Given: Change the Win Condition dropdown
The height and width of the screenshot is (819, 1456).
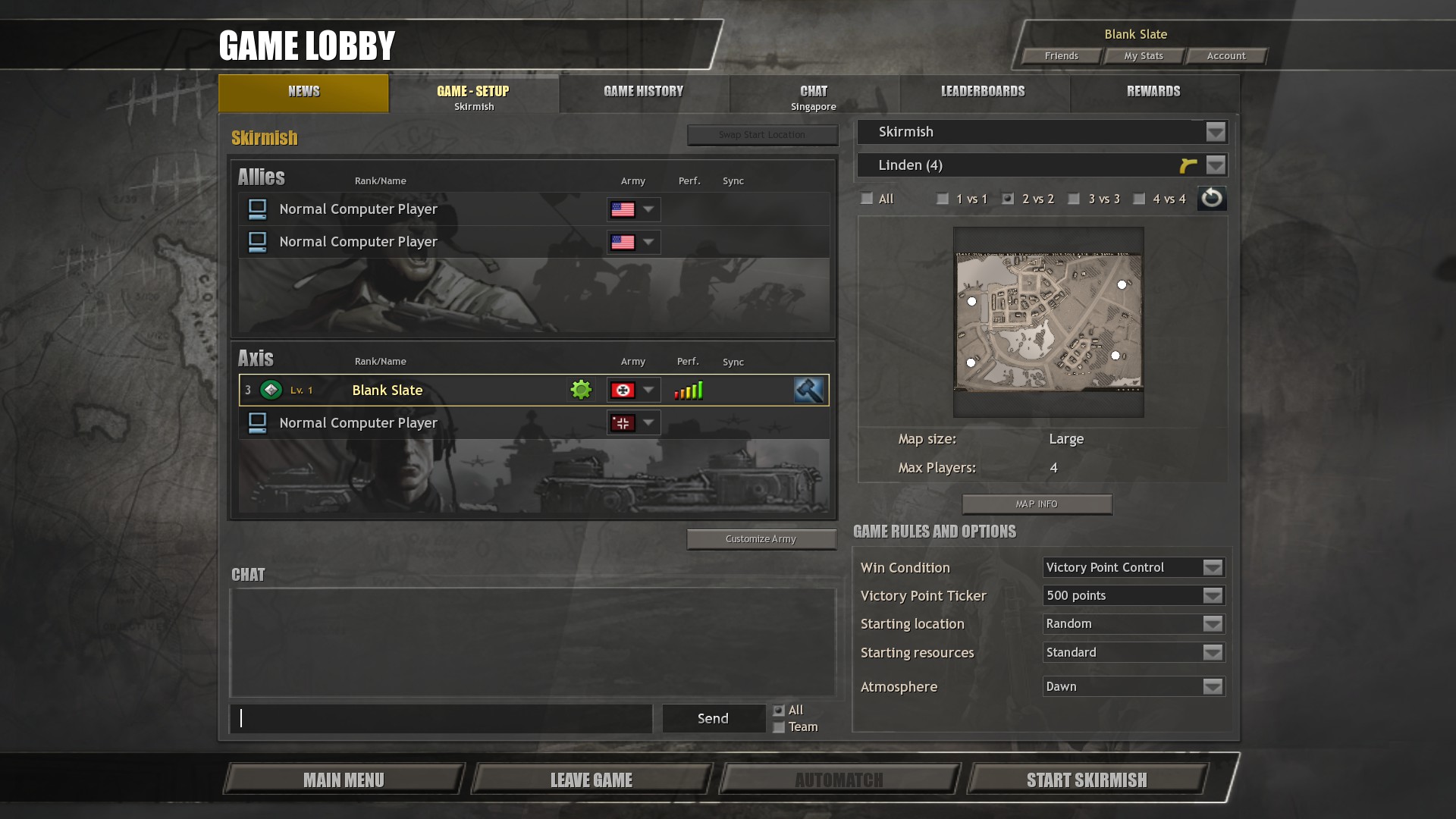Looking at the screenshot, I should tap(1212, 568).
